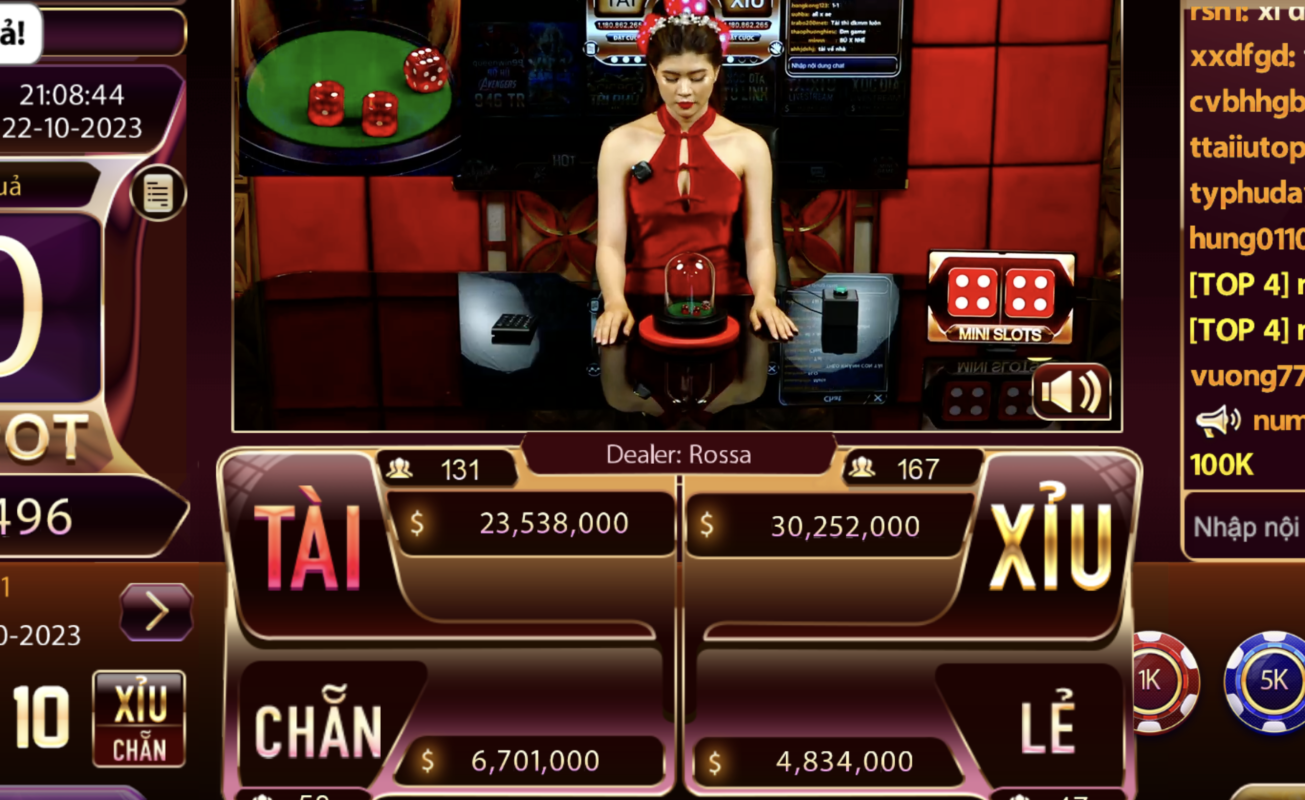Mute the livestream with the speaker button
This screenshot has height=800, width=1305.
tap(1072, 391)
